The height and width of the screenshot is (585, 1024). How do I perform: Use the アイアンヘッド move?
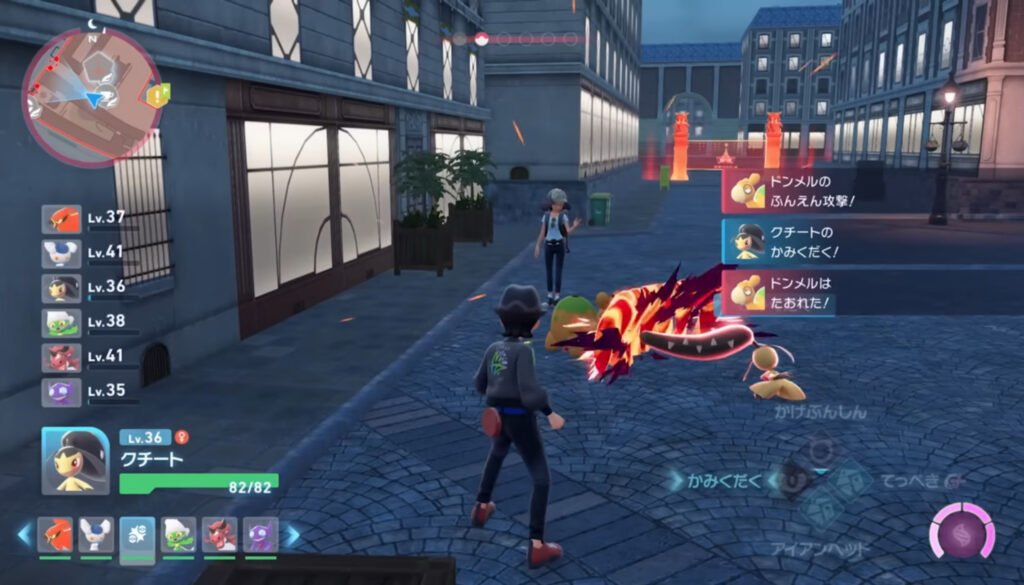tap(820, 549)
